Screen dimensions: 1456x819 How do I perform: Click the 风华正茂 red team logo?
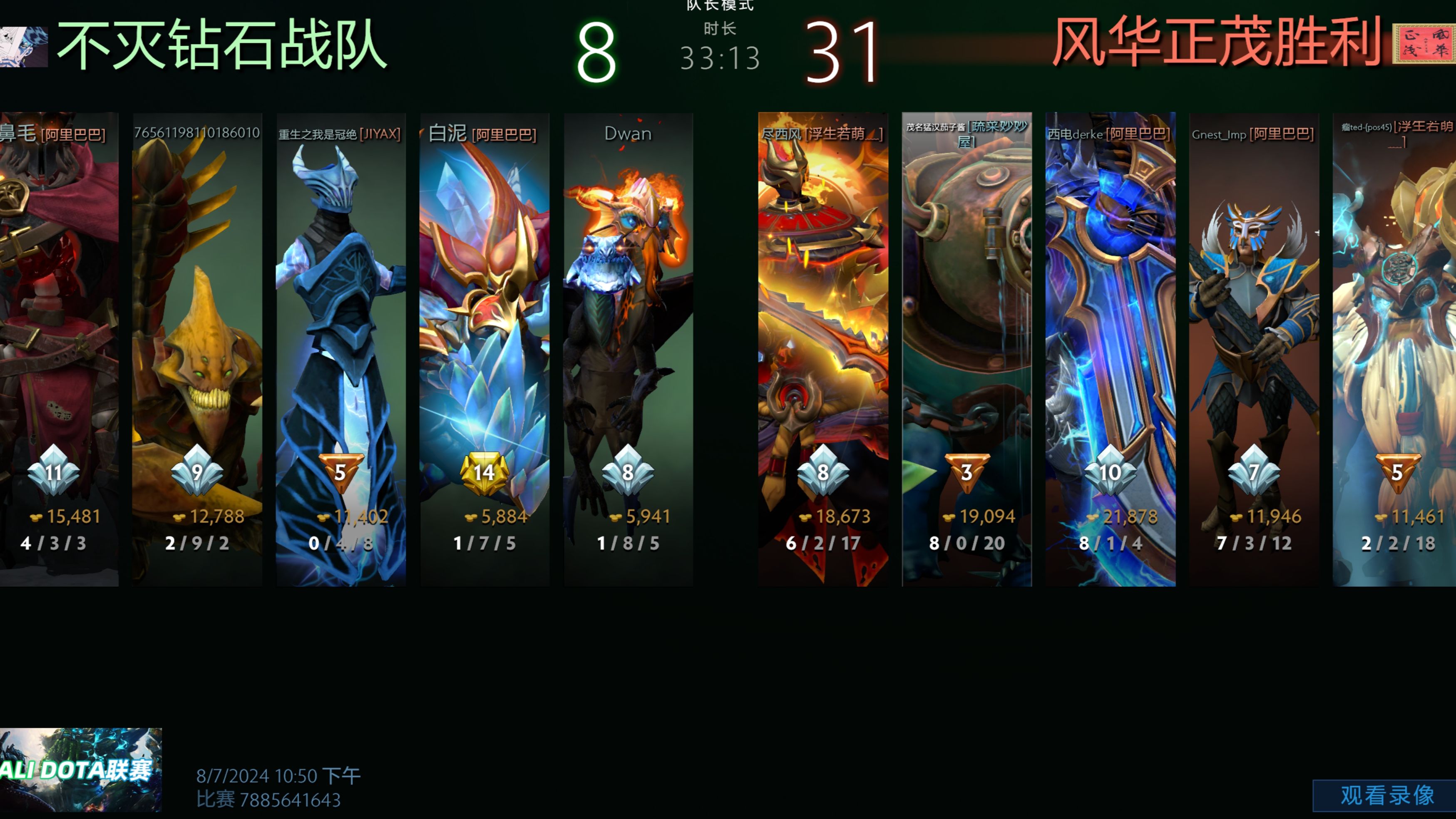tap(1423, 43)
